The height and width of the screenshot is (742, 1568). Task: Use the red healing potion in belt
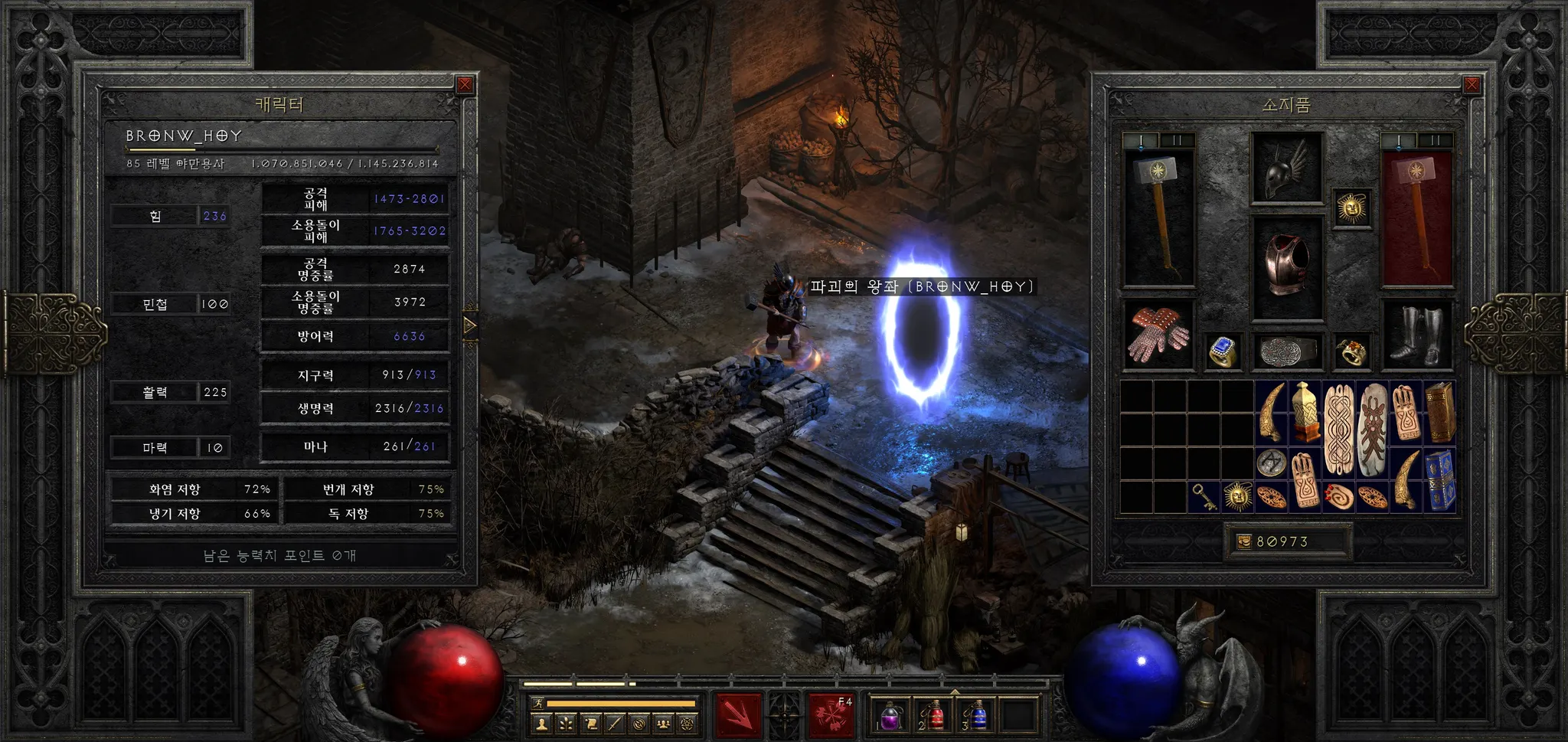933,715
